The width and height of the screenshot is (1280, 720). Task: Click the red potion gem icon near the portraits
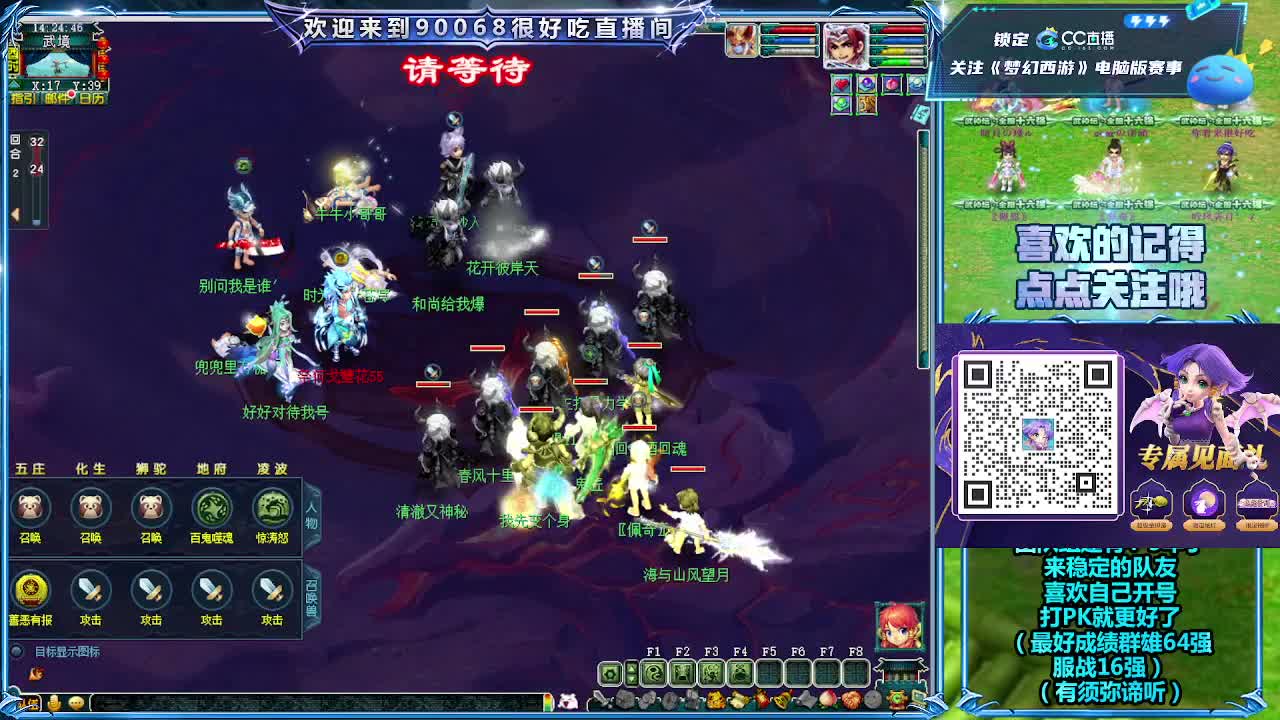(892, 84)
